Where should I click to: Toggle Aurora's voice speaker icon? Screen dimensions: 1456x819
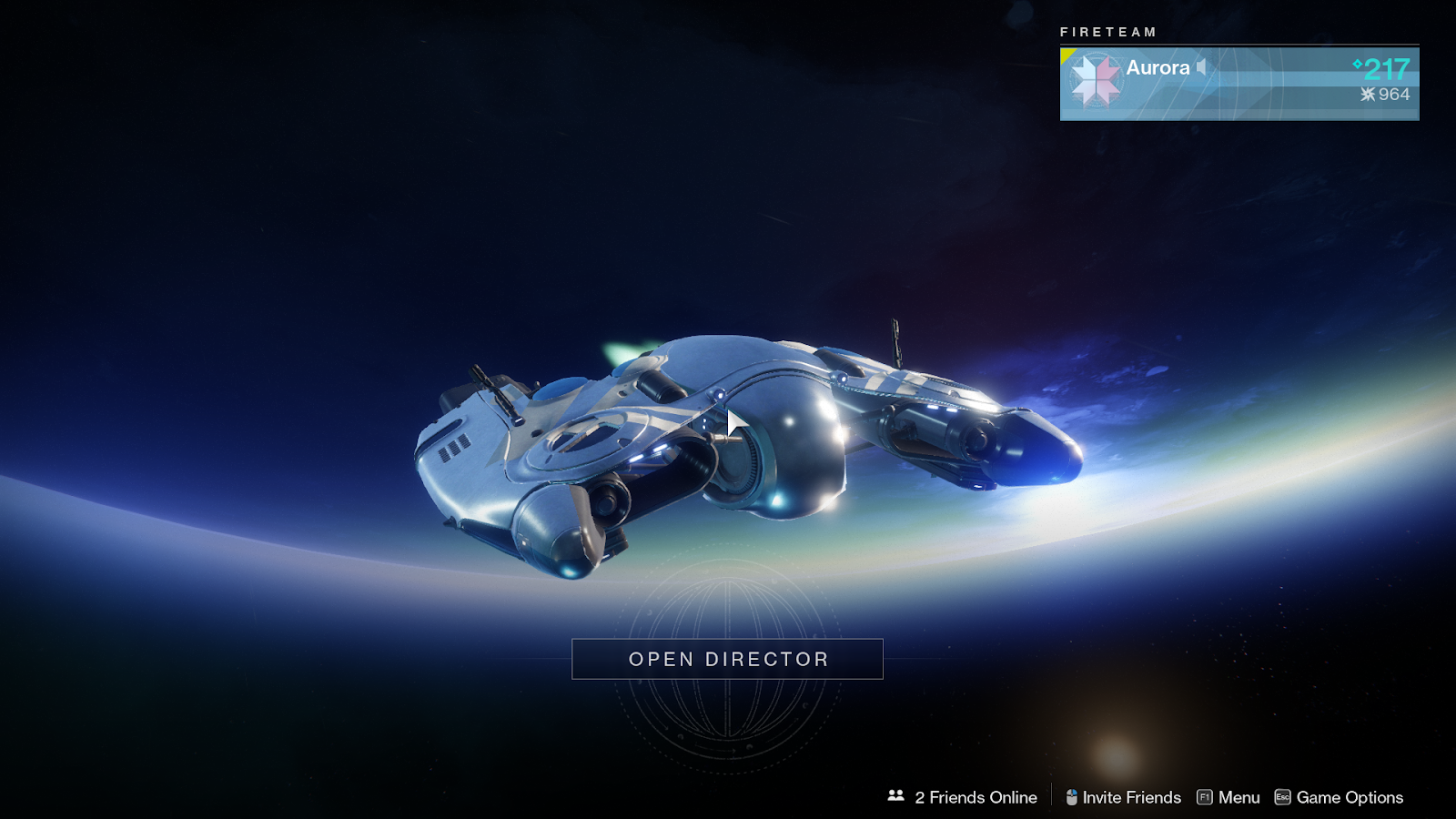pos(1202,67)
